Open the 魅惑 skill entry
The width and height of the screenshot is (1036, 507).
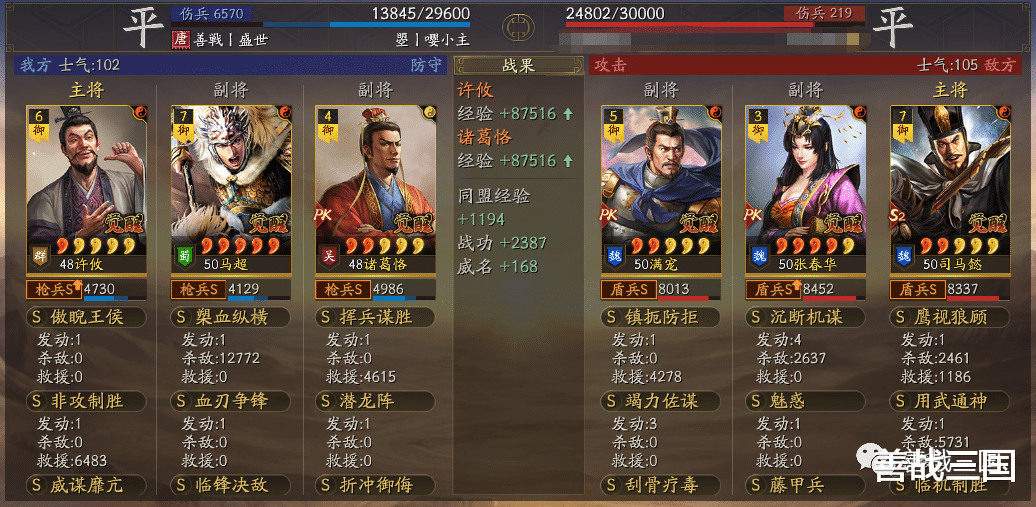point(806,401)
